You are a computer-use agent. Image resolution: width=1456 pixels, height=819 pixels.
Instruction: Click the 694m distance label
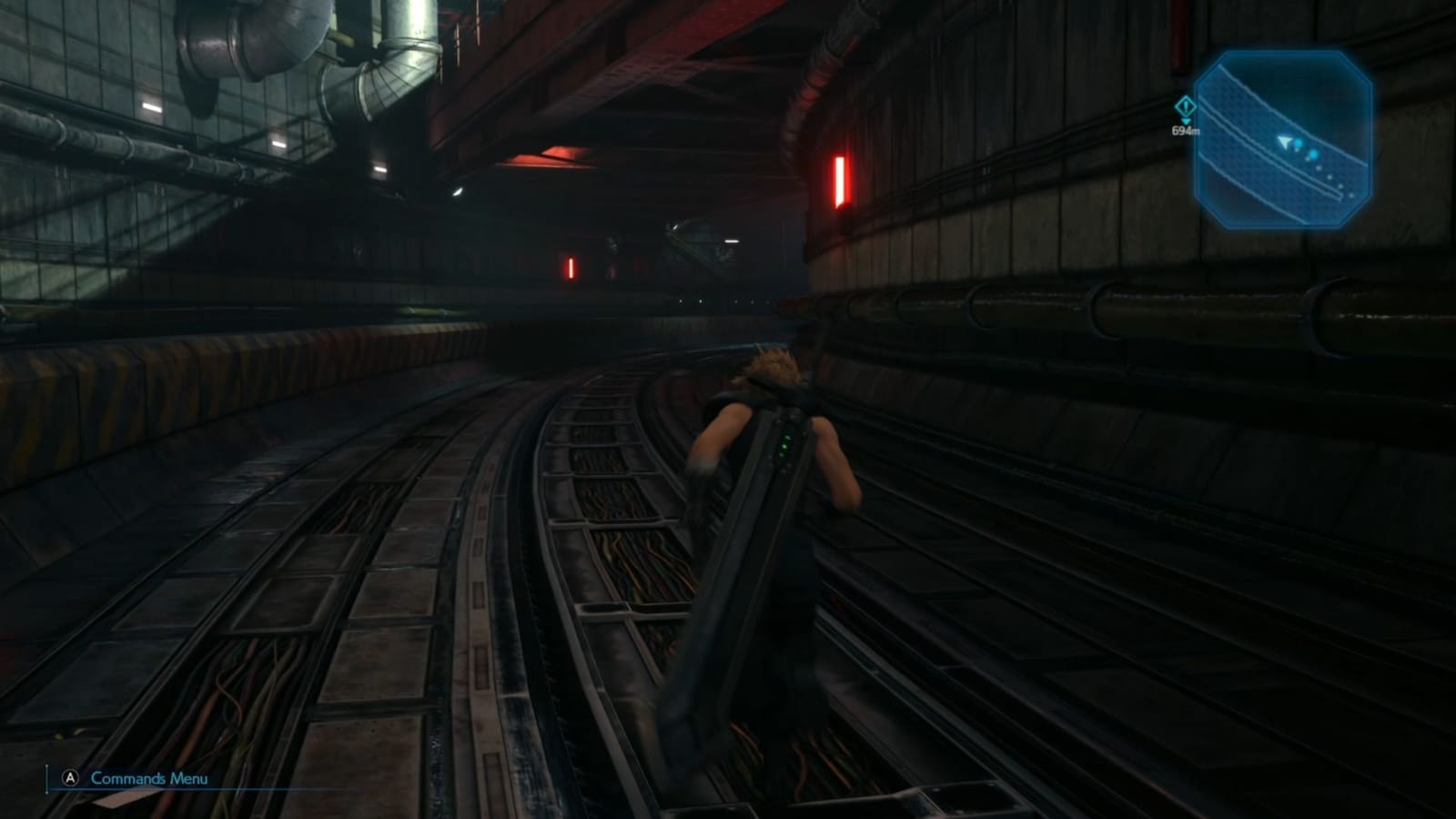point(1186,131)
